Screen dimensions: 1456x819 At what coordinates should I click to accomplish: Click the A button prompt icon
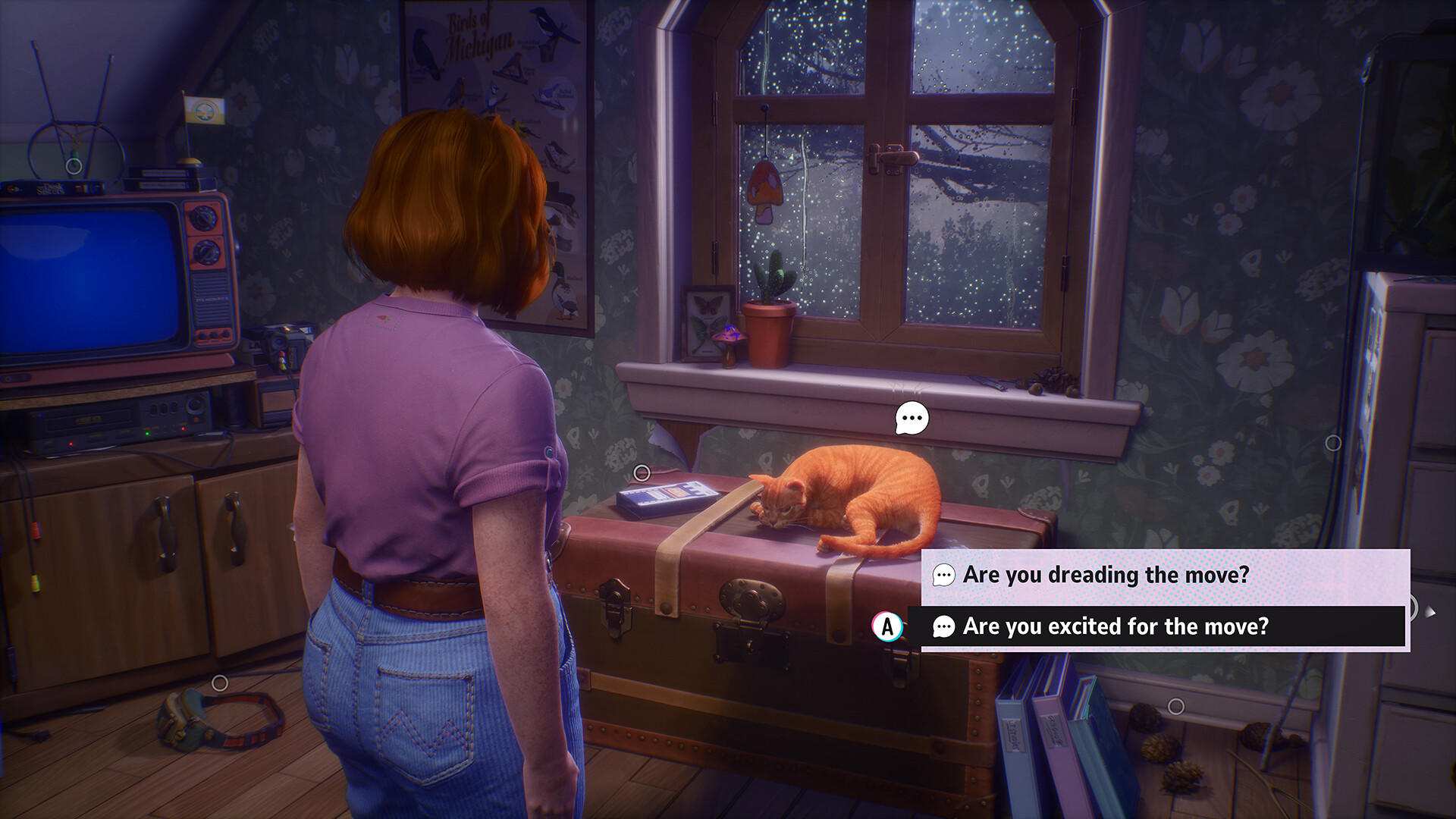887,626
